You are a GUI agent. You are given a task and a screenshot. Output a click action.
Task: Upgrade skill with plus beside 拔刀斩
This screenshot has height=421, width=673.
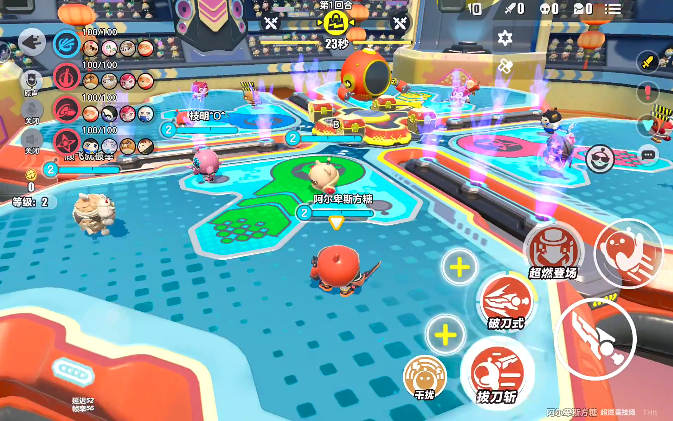pyautogui.click(x=445, y=334)
